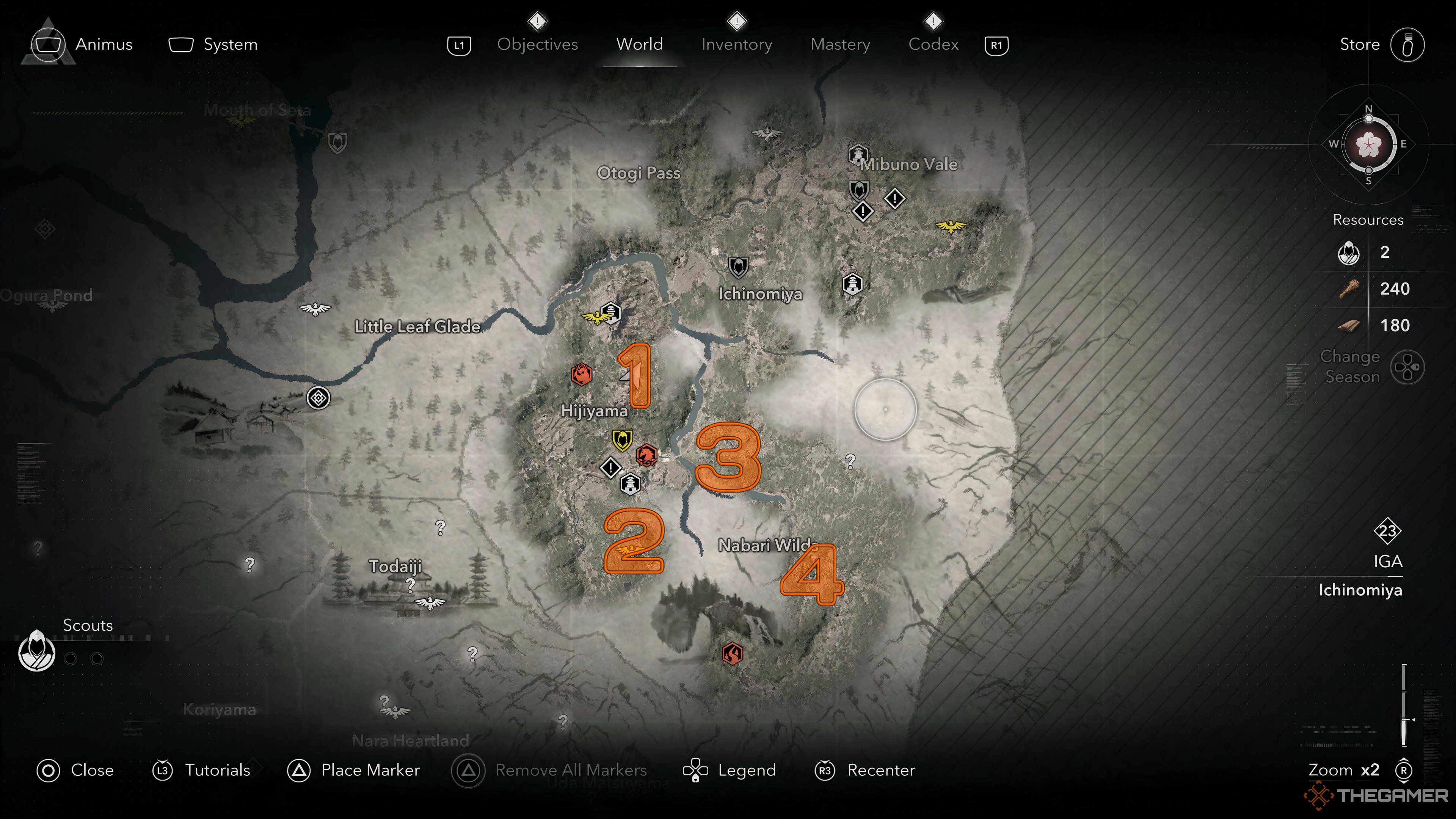Switch to the Objectives tab

click(x=537, y=44)
